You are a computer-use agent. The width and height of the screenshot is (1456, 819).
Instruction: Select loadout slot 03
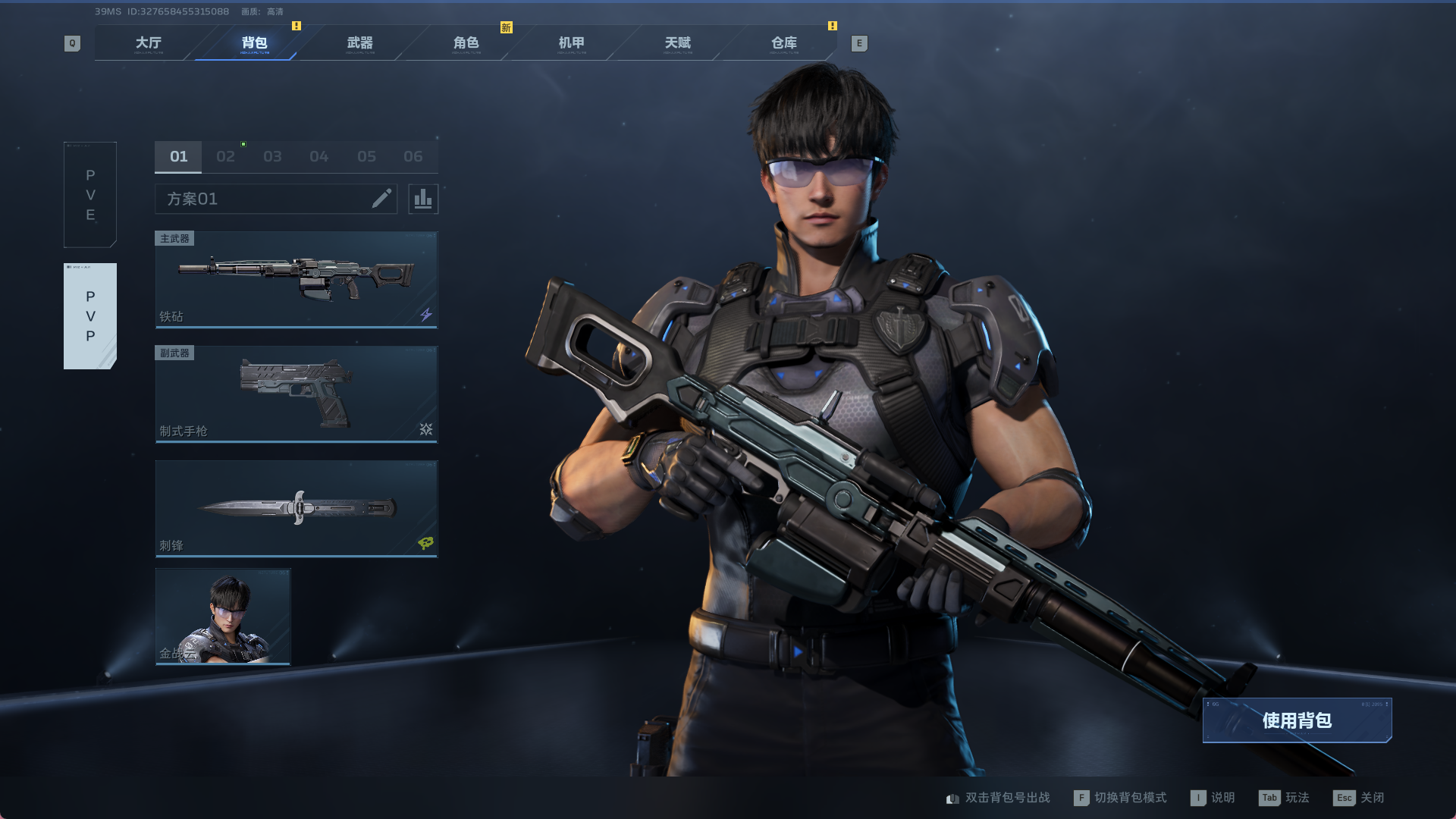pos(272,157)
